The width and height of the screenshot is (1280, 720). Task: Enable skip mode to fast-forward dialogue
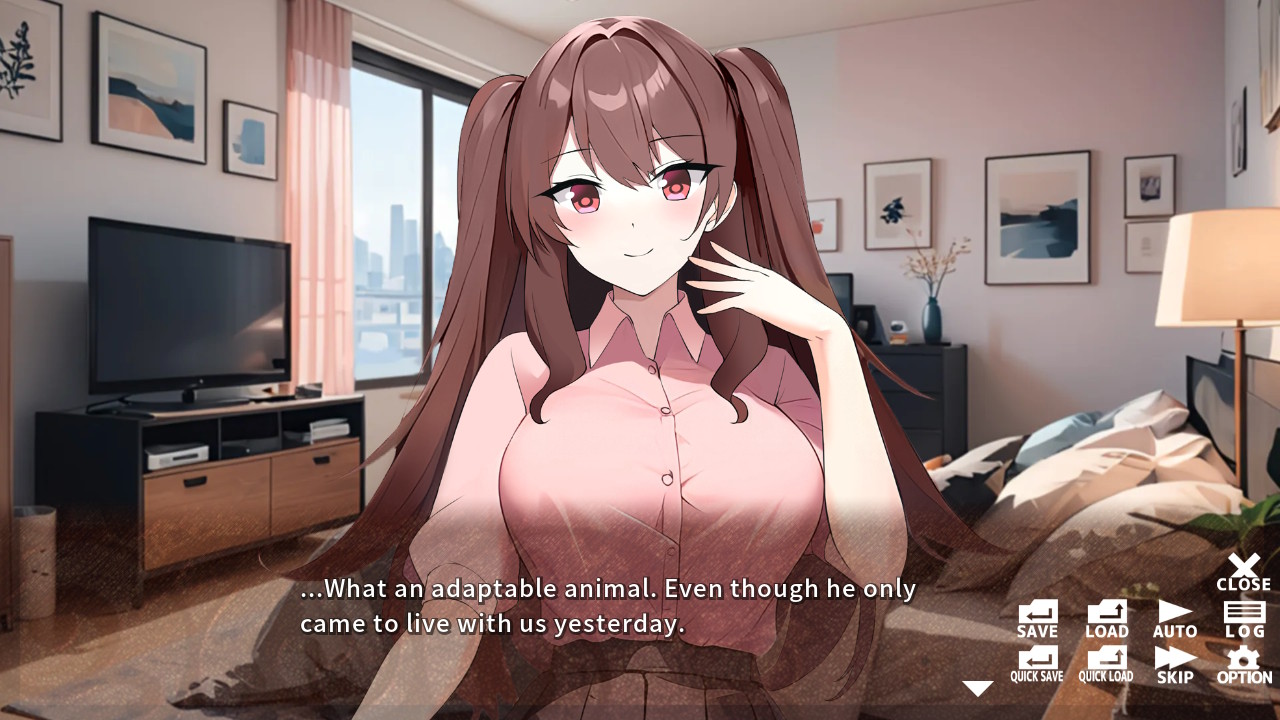[x=1174, y=660]
